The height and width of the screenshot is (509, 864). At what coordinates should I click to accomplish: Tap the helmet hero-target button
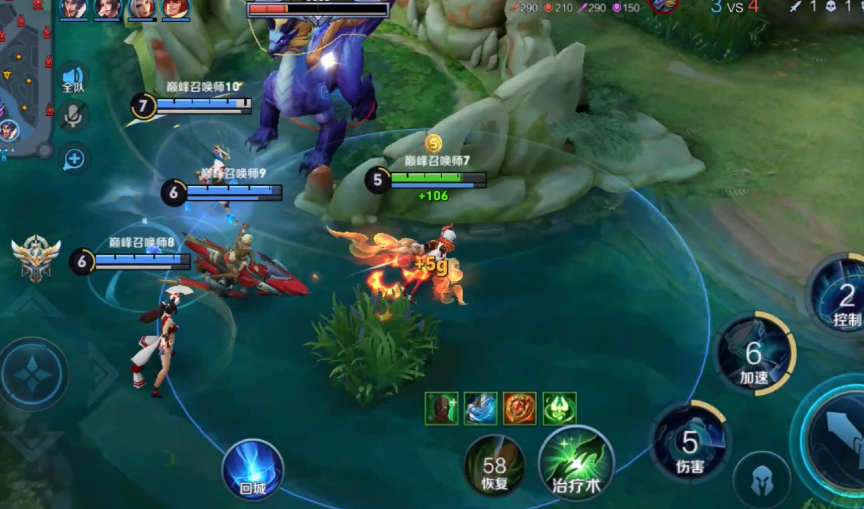click(x=761, y=479)
